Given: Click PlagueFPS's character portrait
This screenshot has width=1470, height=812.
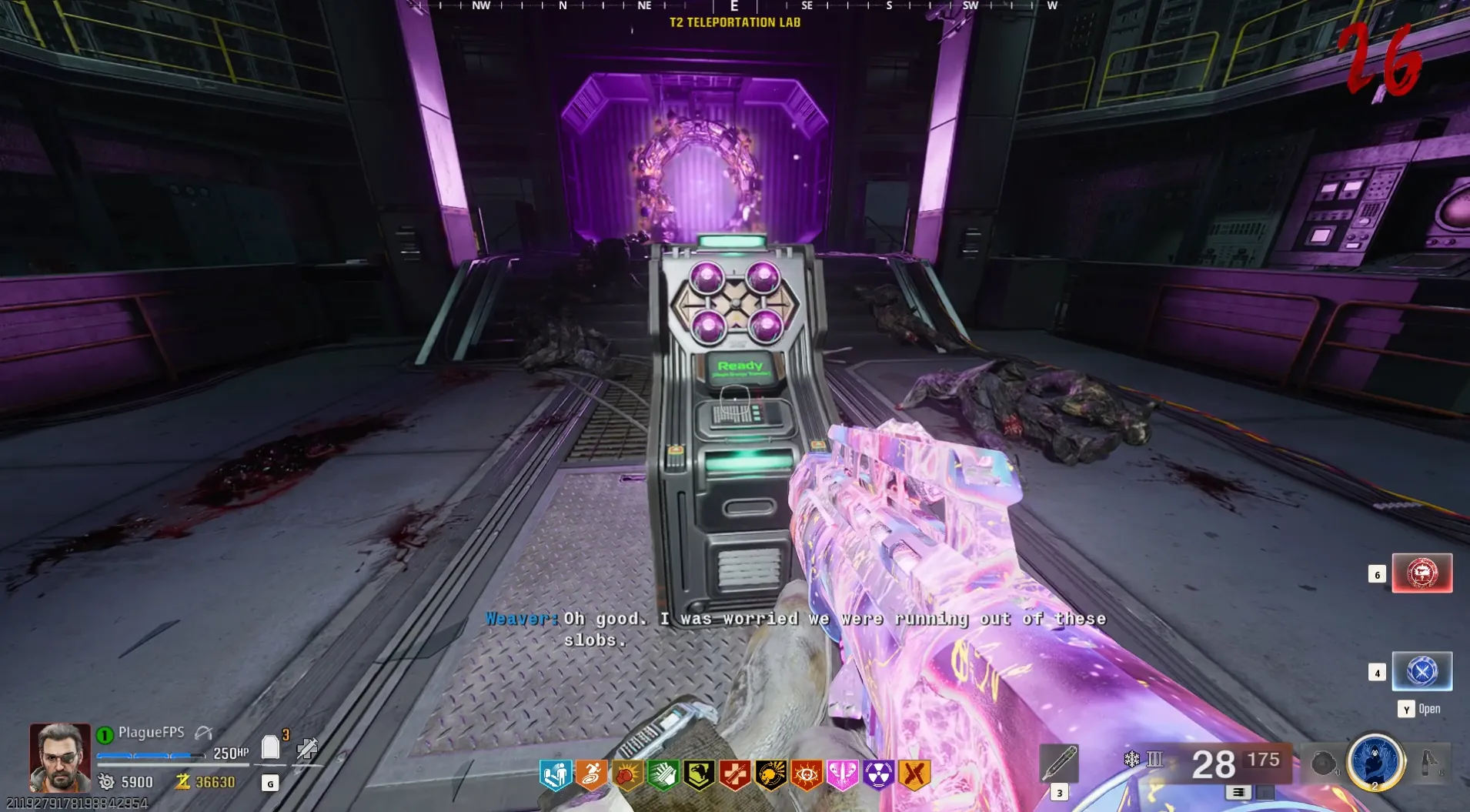Looking at the screenshot, I should (x=59, y=757).
